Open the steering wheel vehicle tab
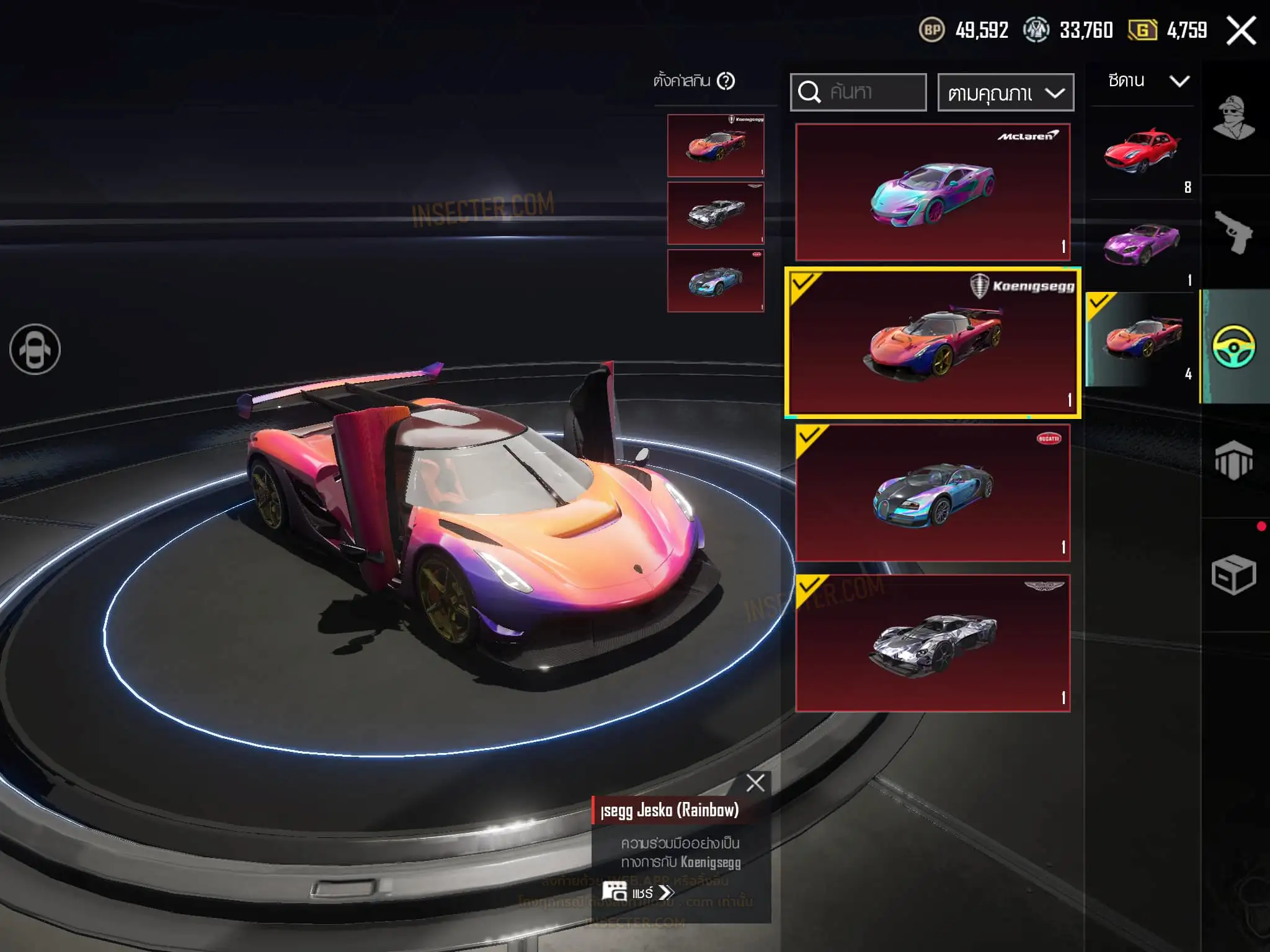 point(1233,346)
